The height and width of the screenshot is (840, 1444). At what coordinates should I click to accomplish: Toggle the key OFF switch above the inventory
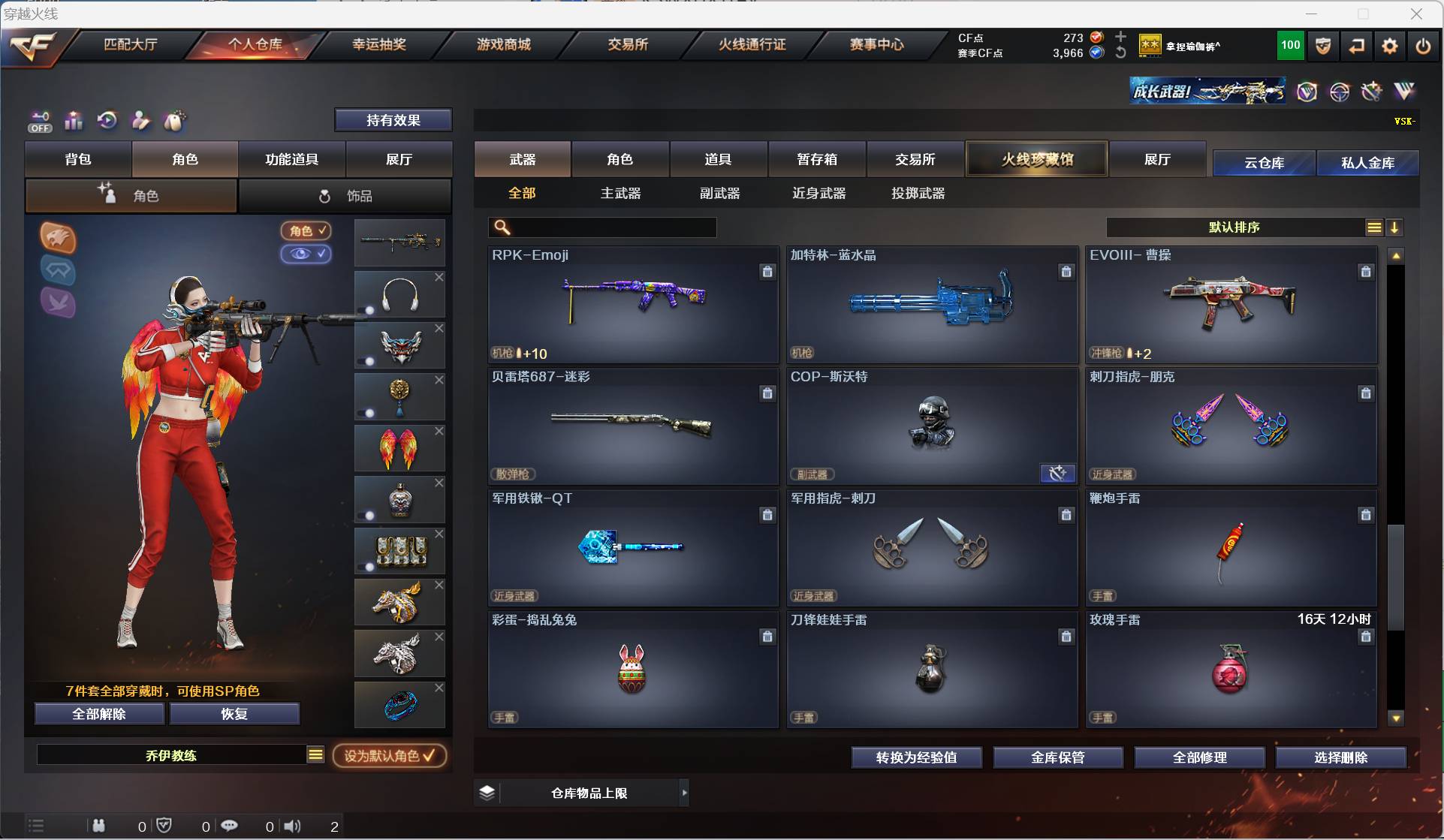pos(39,121)
